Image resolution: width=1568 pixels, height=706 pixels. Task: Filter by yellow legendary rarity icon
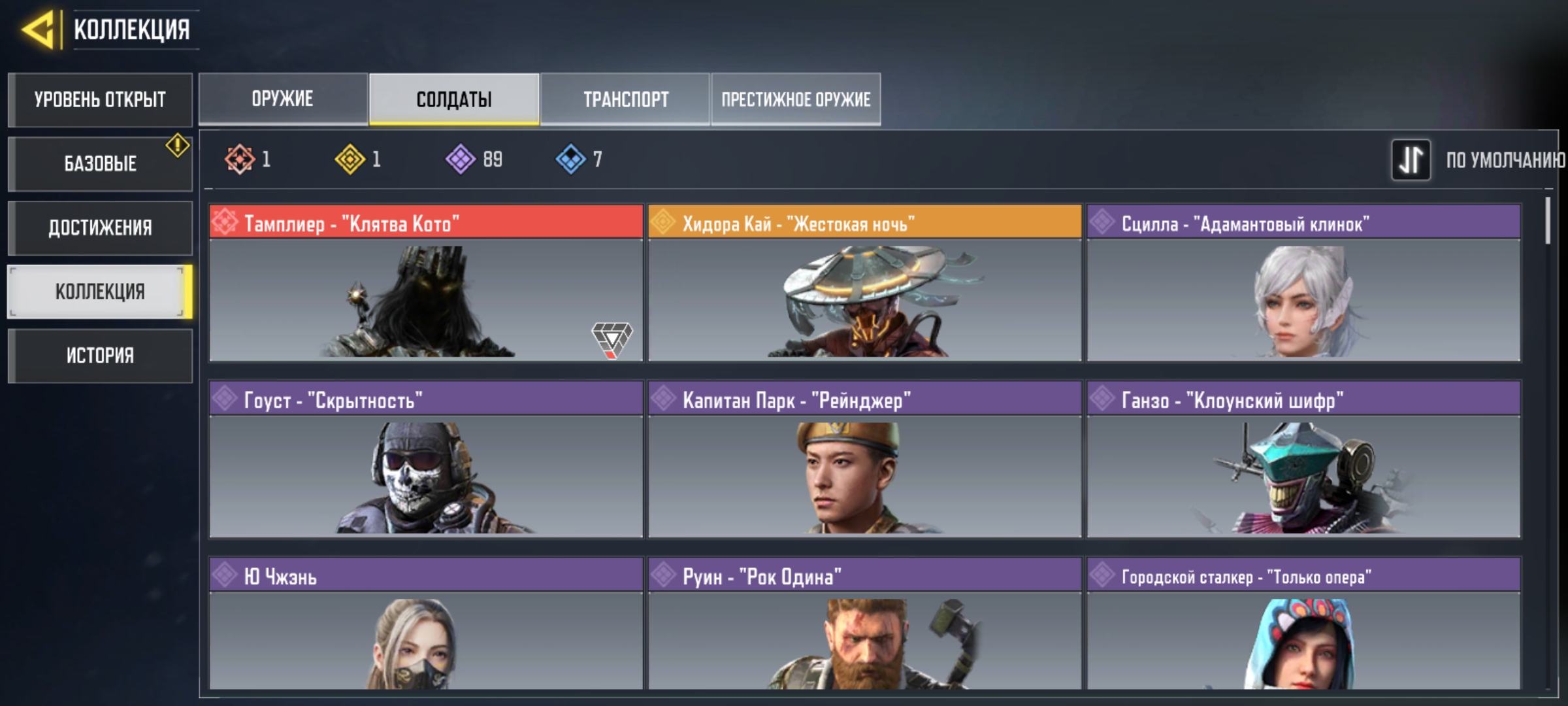tap(350, 159)
